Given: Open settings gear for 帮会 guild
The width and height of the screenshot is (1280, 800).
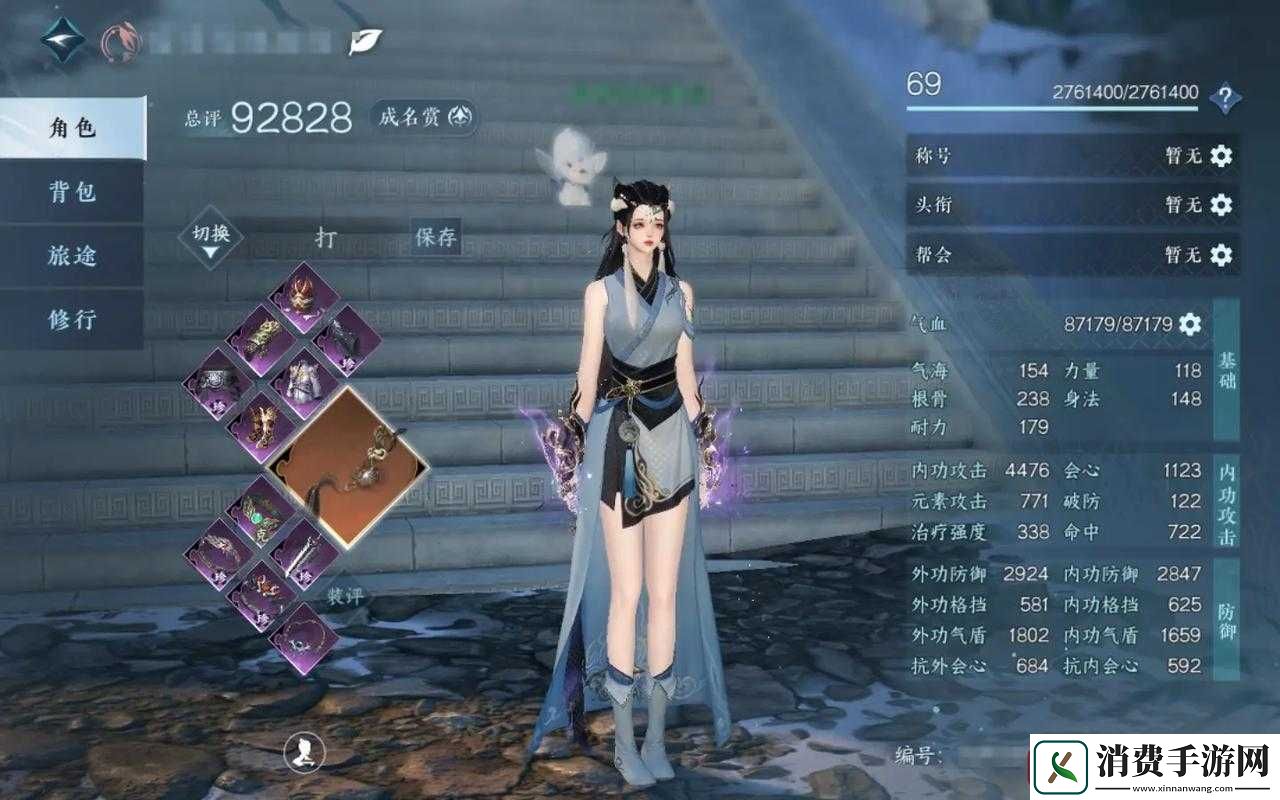Looking at the screenshot, I should pyautogui.click(x=1221, y=254).
